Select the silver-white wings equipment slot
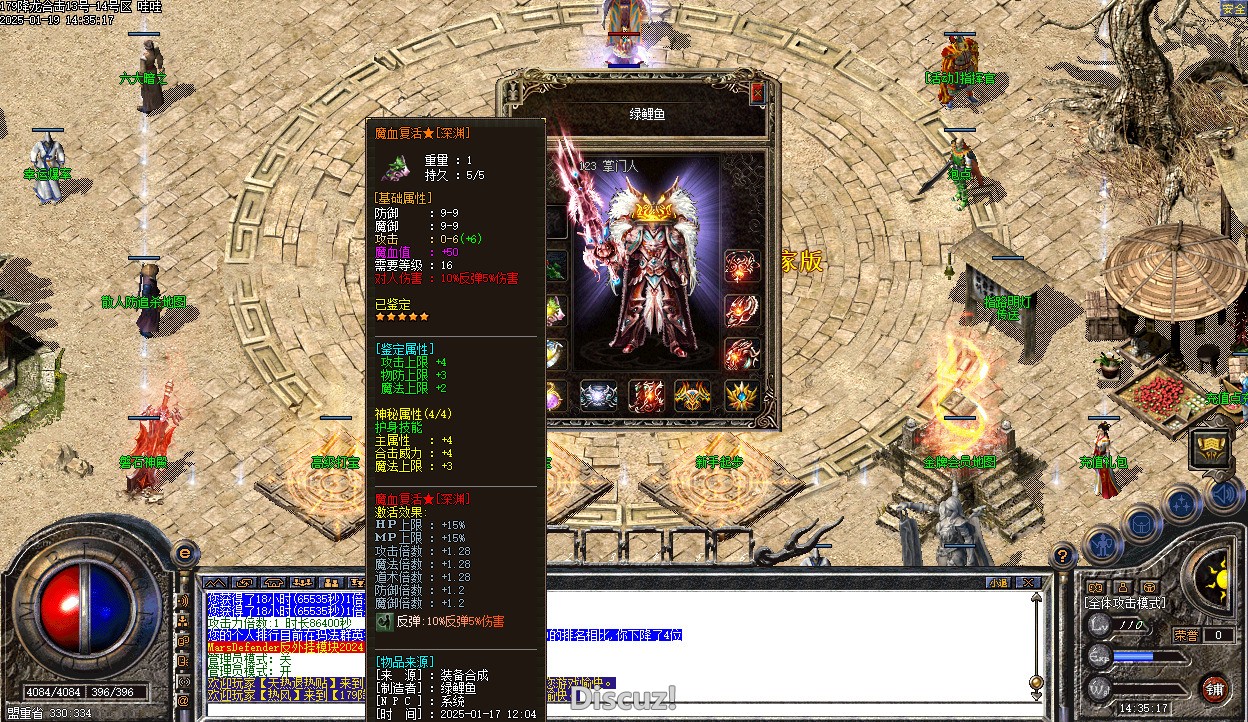The image size is (1248, 722). [x=600, y=396]
